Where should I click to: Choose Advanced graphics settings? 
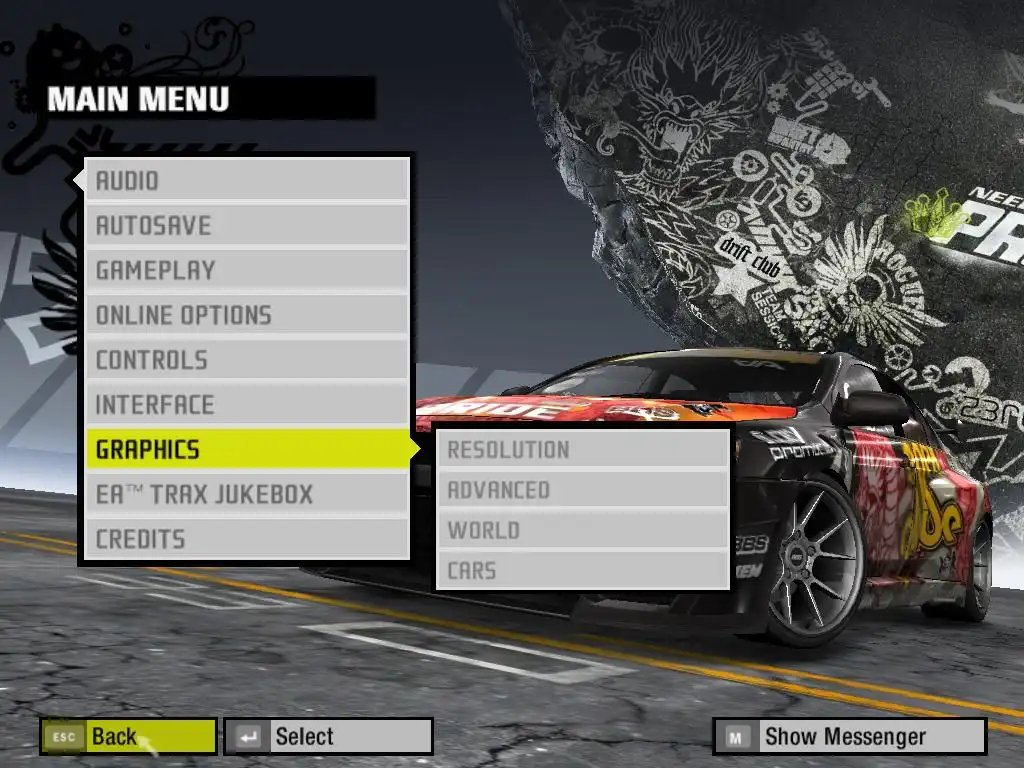(x=582, y=490)
